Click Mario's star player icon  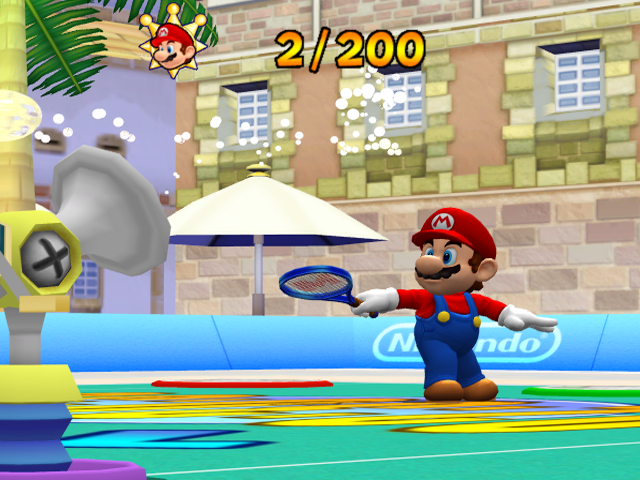176,44
